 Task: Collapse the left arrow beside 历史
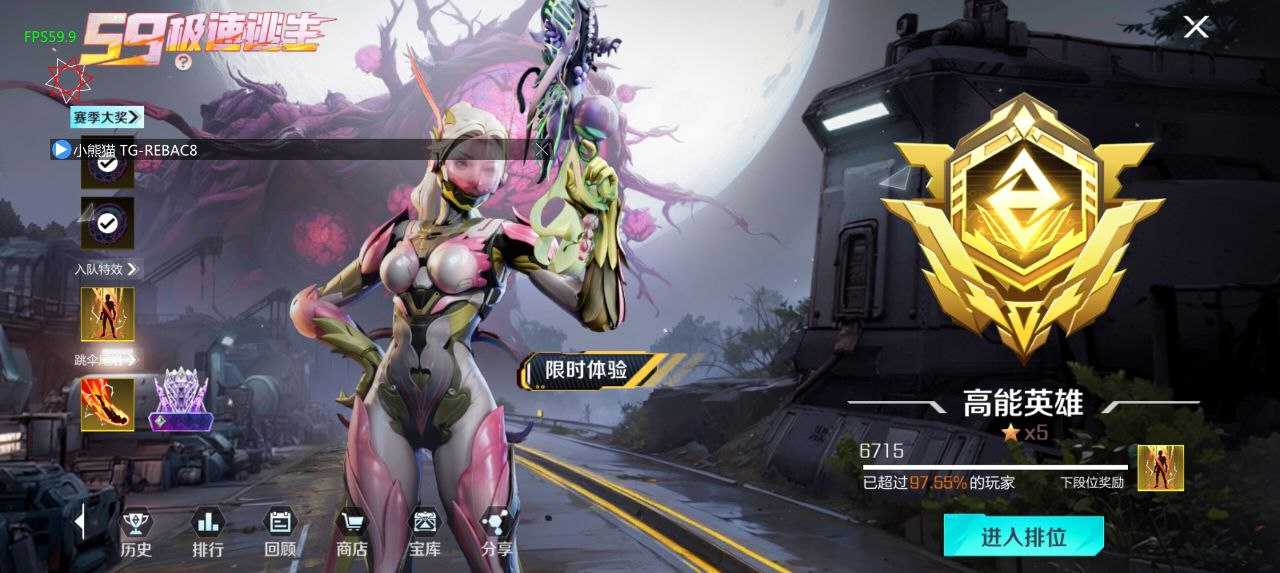[x=80, y=521]
